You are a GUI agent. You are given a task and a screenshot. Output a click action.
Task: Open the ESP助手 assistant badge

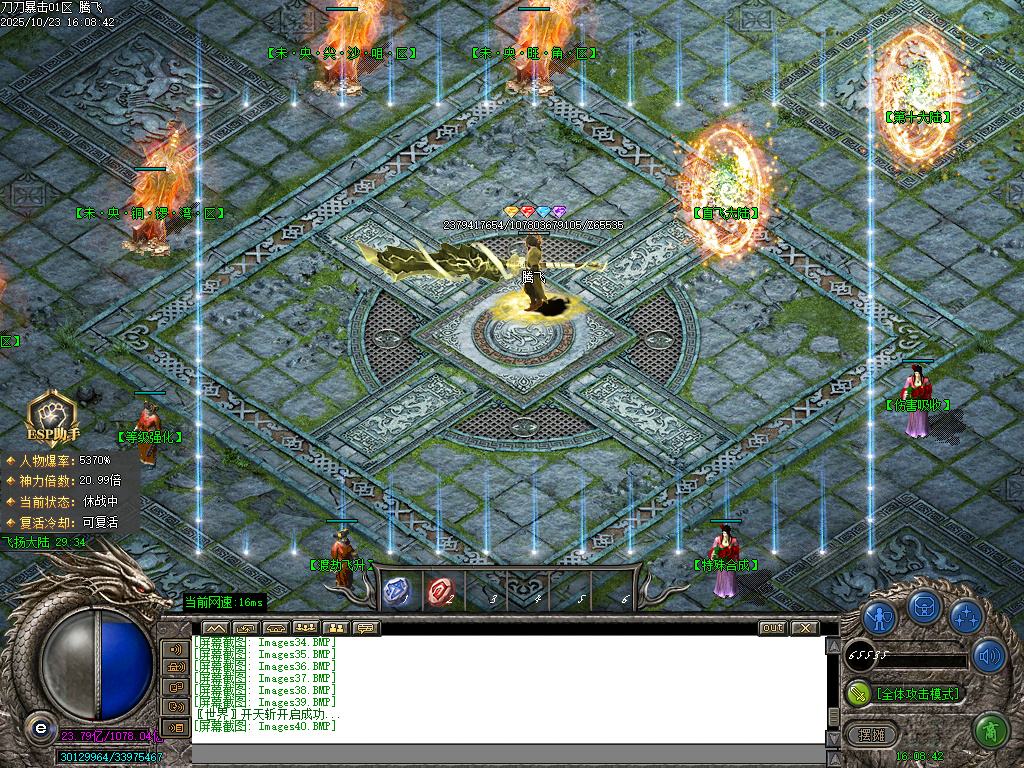tap(51, 417)
